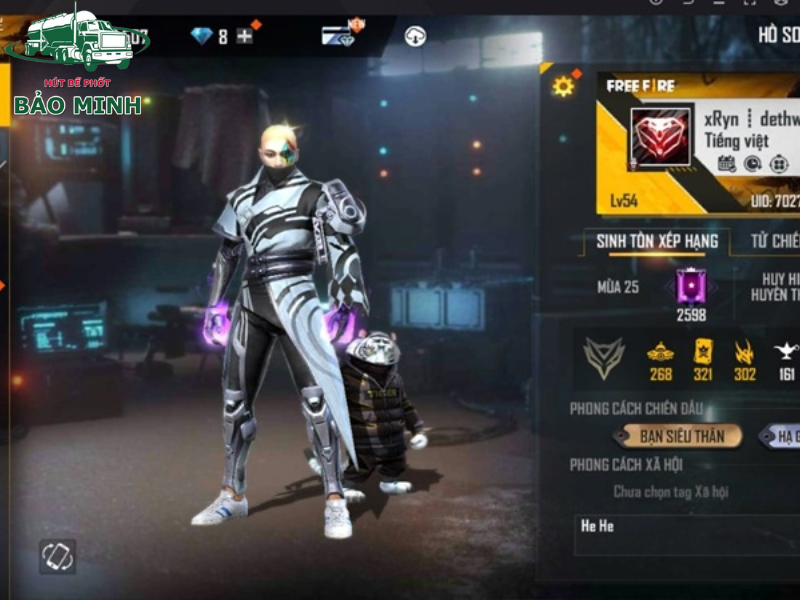Viewport: 800px width, 600px height.
Task: Select the red heart profile avatar
Action: 659,136
